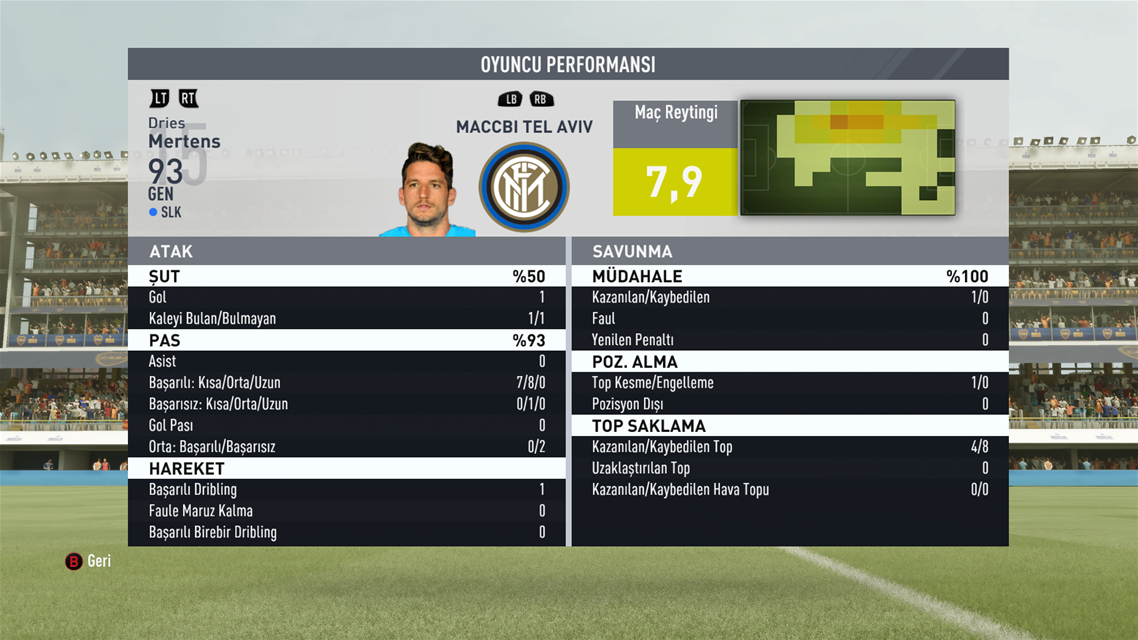The height and width of the screenshot is (640, 1138).
Task: Select the Asist stat row
Action: click(346, 361)
